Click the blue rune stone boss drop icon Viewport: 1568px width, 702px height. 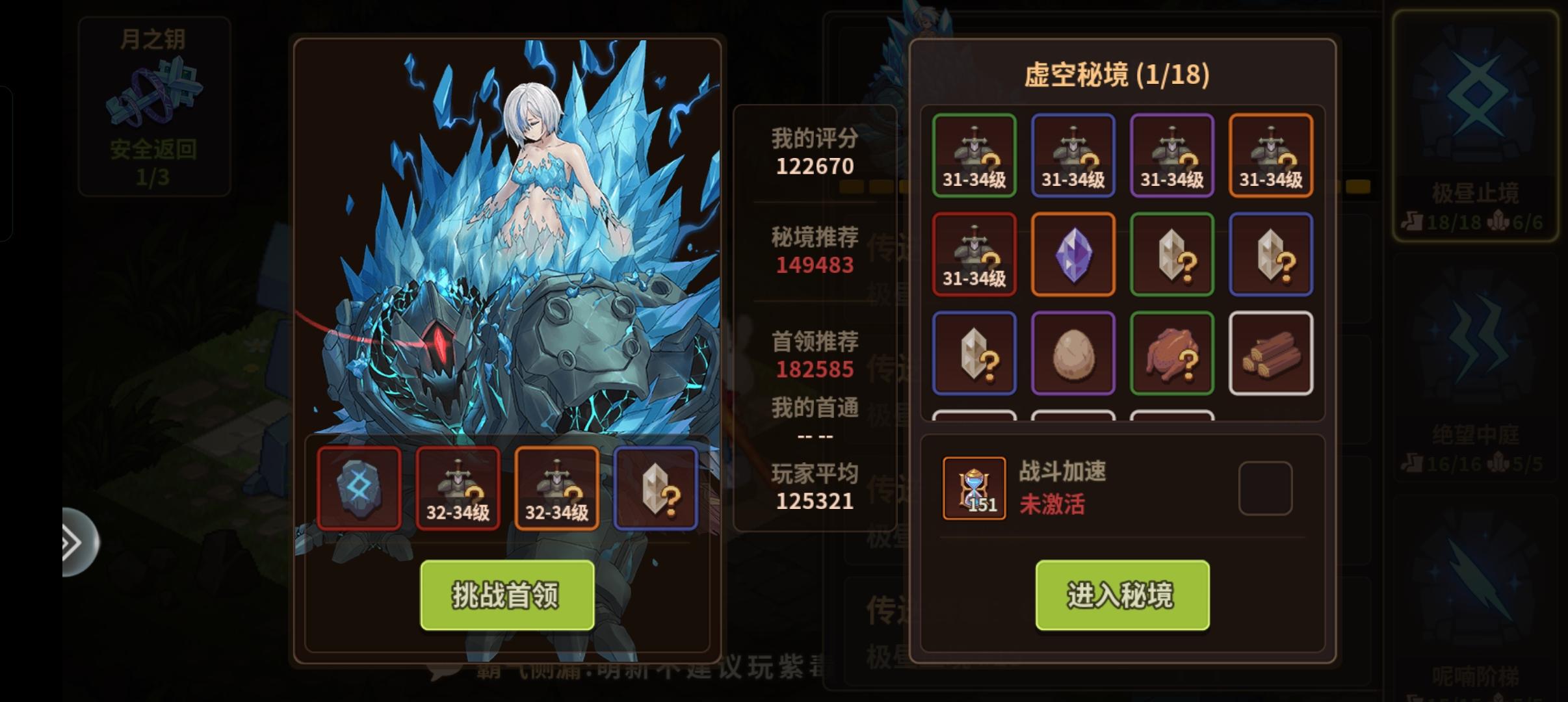pos(359,489)
